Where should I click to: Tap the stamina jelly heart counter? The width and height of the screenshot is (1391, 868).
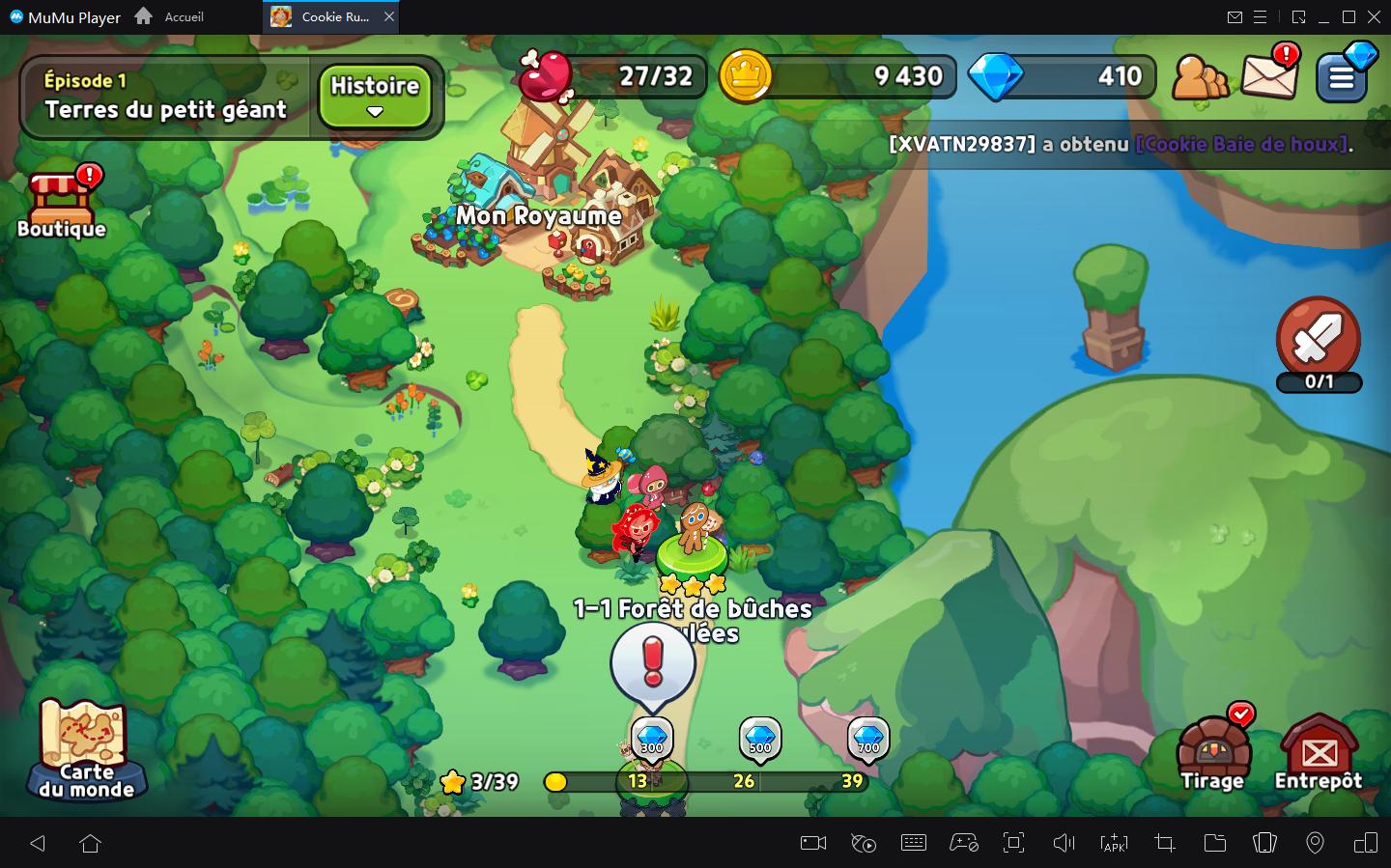614,76
